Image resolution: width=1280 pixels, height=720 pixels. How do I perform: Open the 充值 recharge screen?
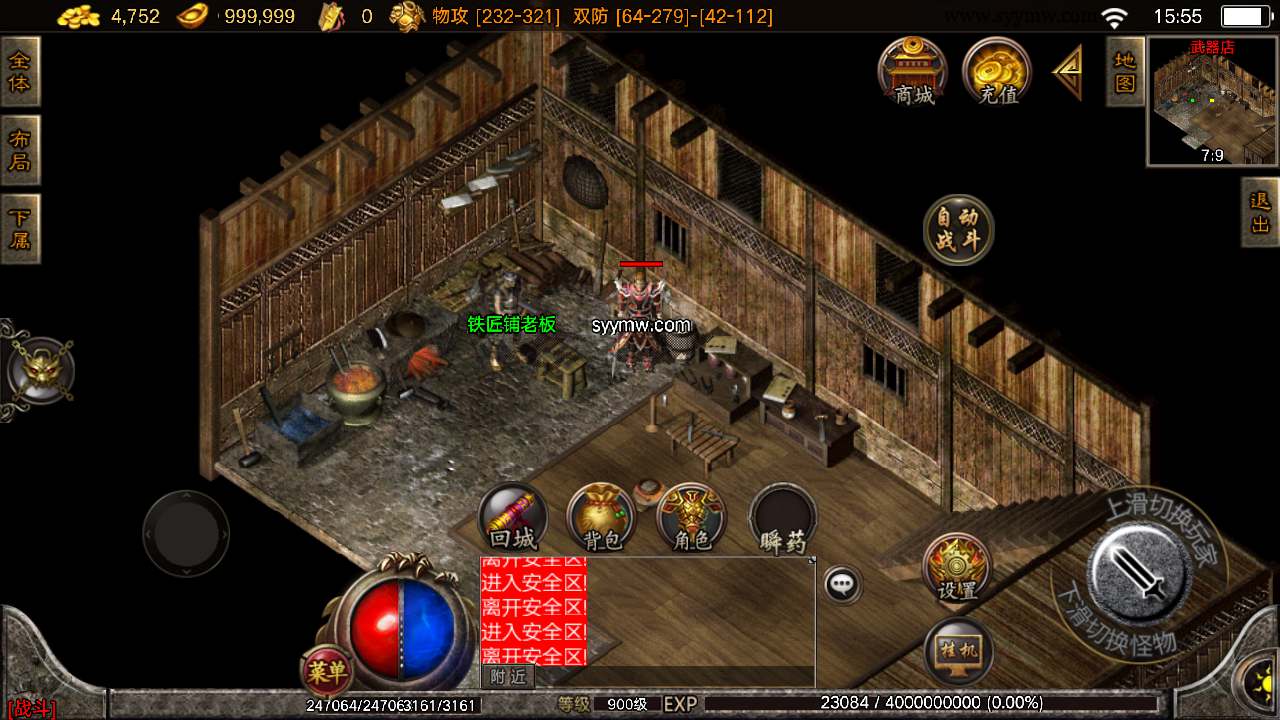click(x=997, y=71)
